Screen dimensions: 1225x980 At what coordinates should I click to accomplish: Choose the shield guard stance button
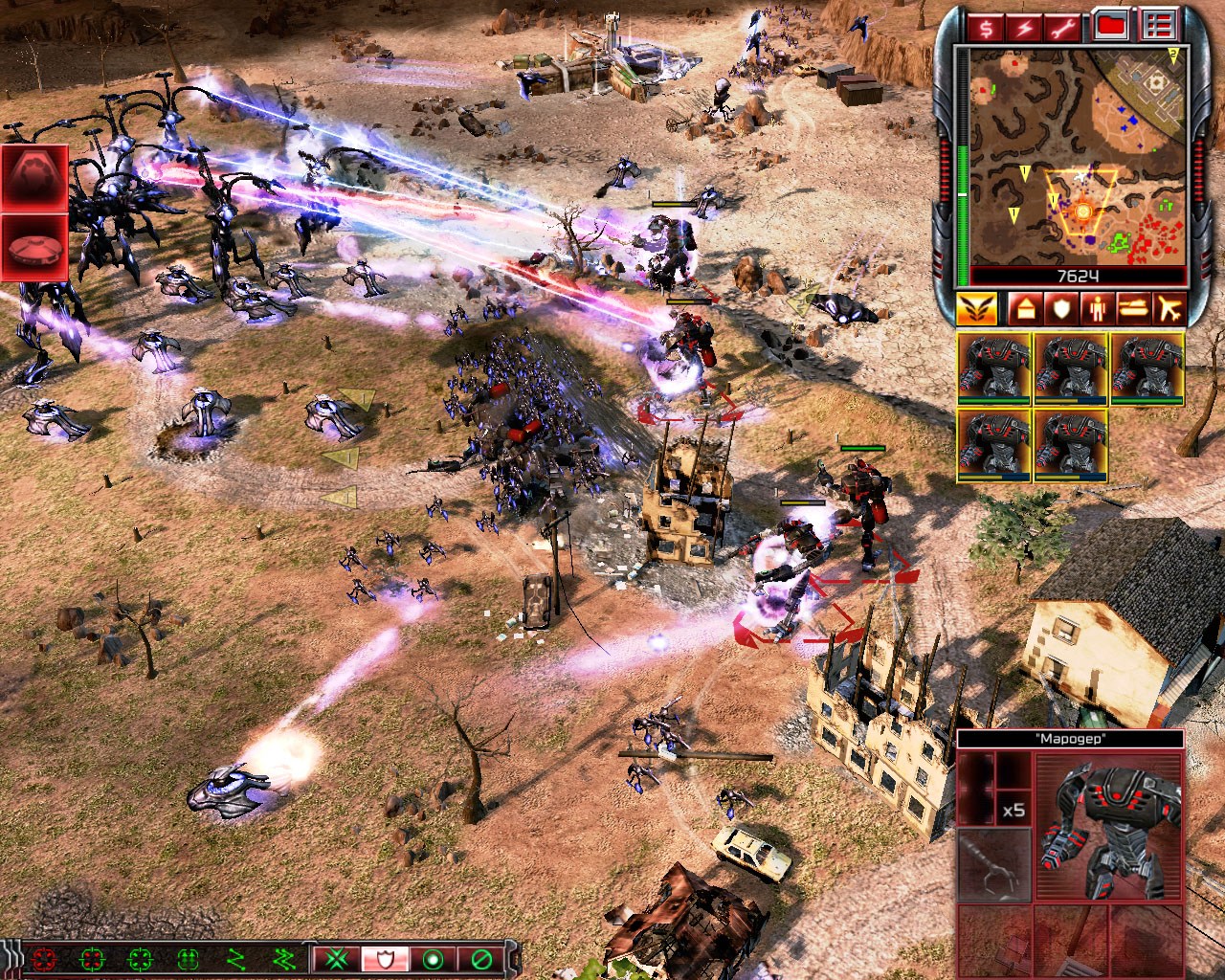click(x=387, y=958)
